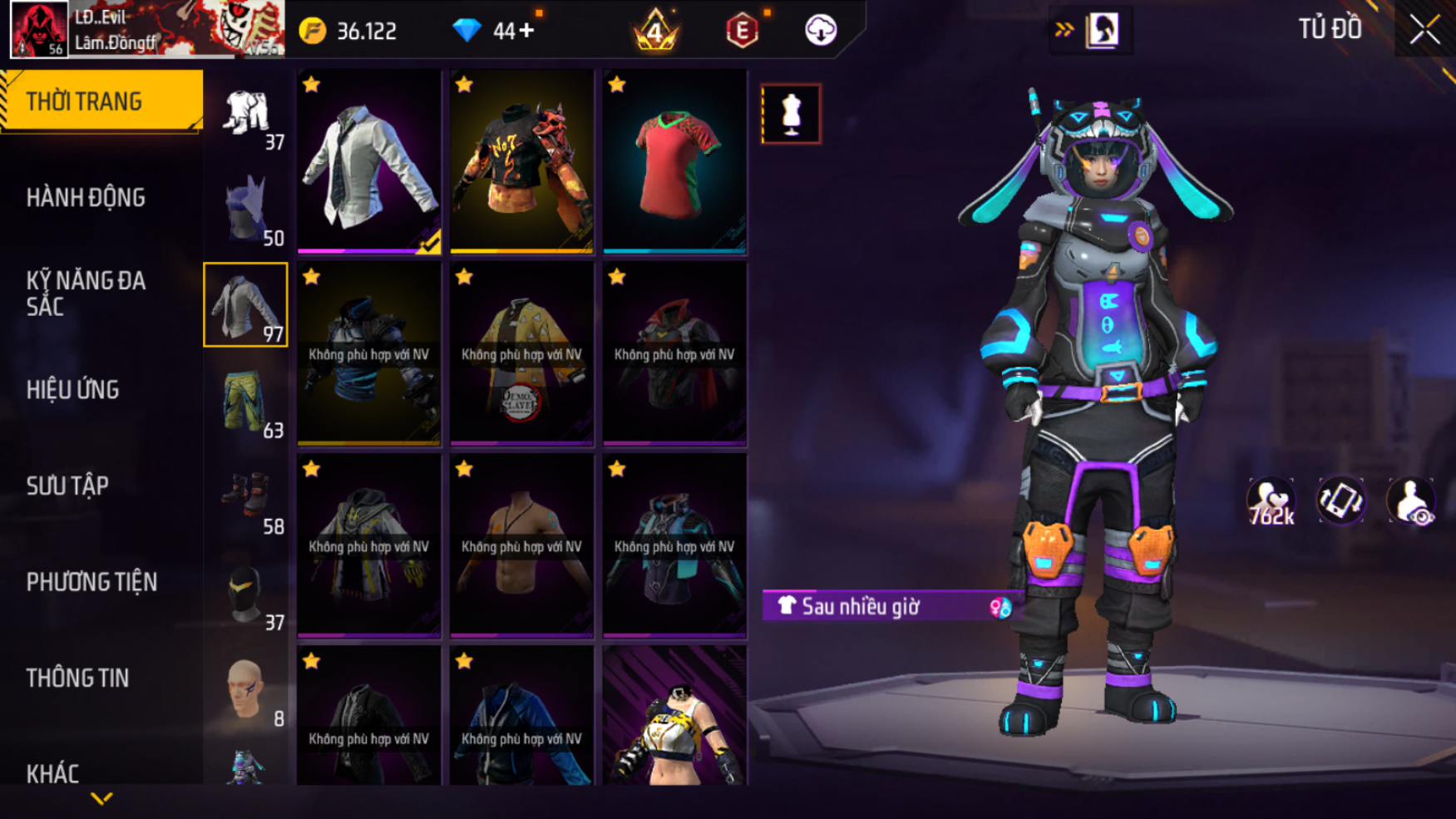Open the Kỹ Năng Đa Sắc tab
This screenshot has height=819, width=1456.
(86, 294)
